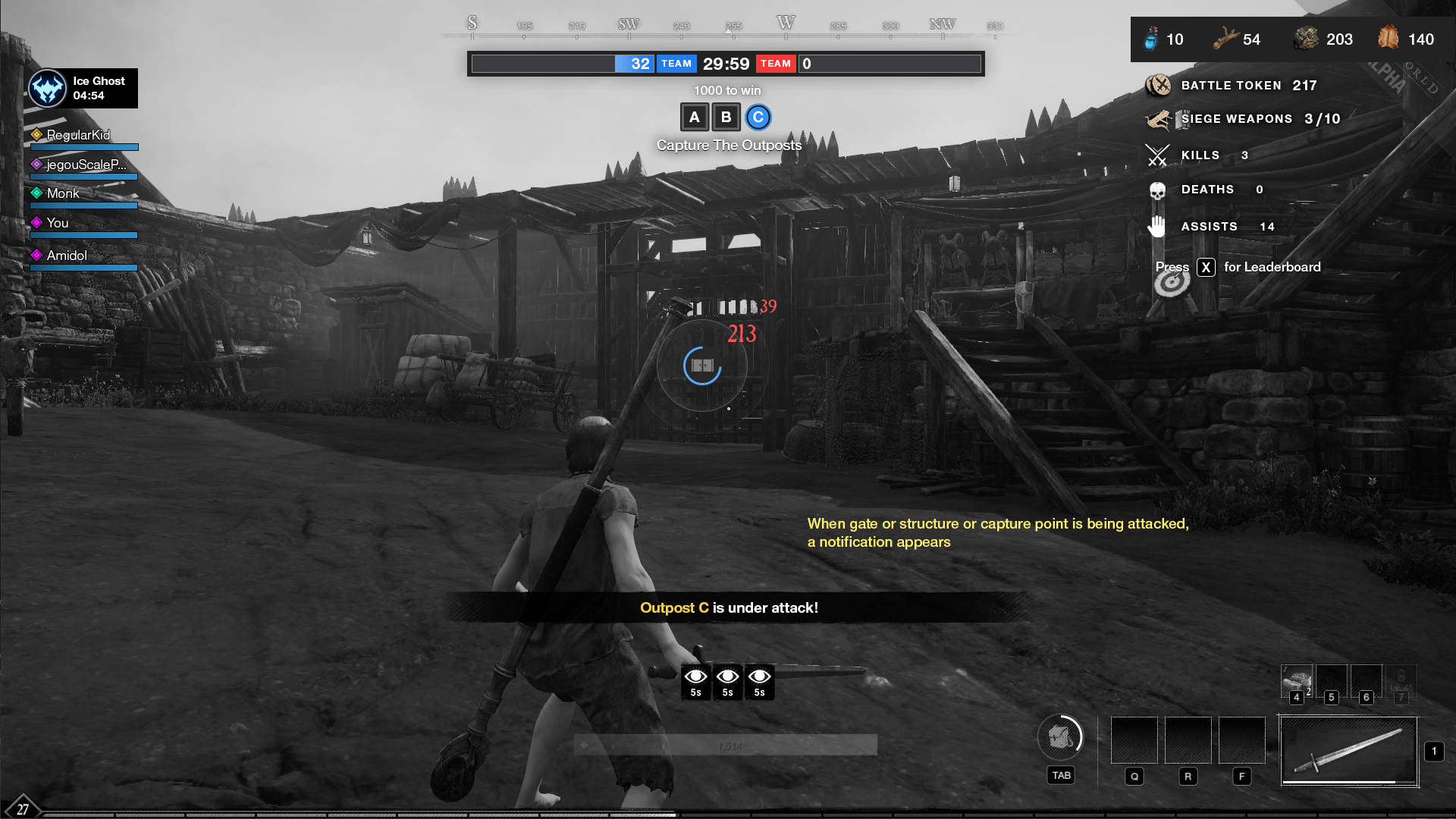Click the Ice Ghost buff icon
1456x819 pixels.
point(48,89)
